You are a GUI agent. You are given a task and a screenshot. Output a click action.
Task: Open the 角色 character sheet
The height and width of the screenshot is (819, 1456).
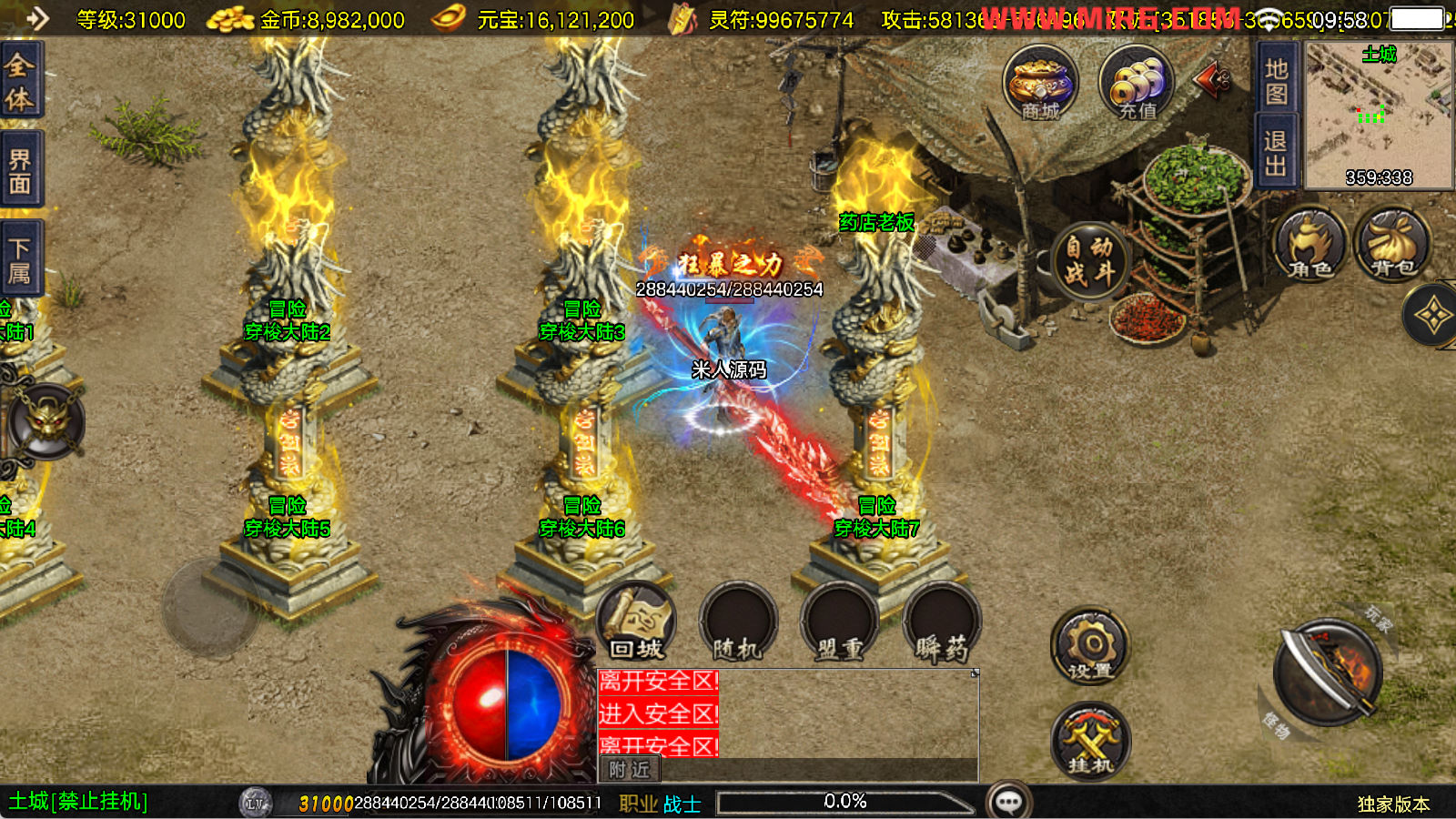(1310, 246)
